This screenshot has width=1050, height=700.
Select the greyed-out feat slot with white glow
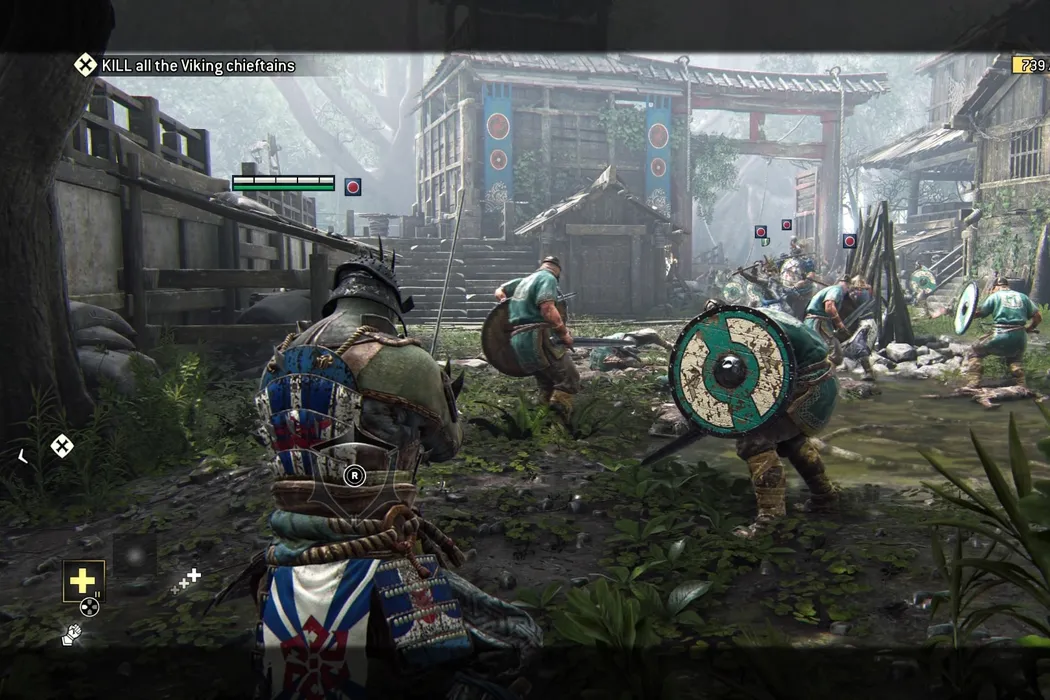(135, 552)
